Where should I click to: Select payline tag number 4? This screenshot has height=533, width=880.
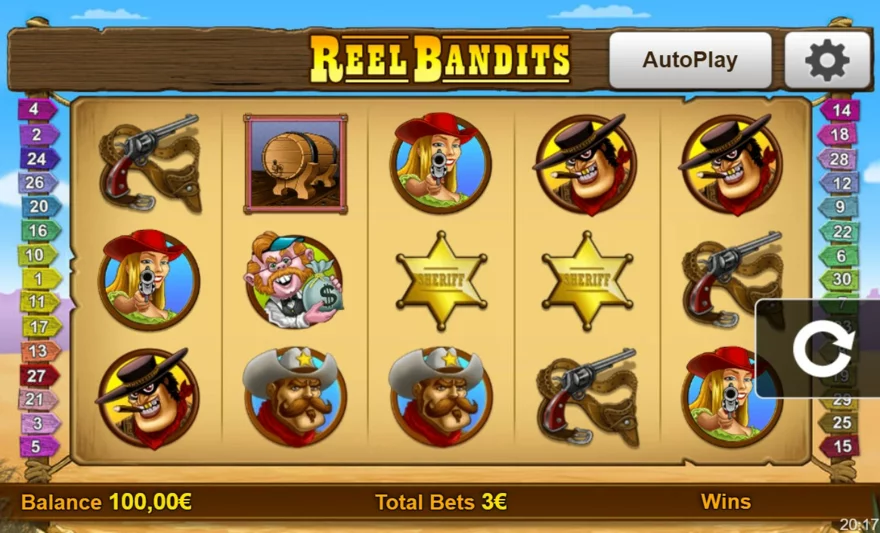point(36,110)
